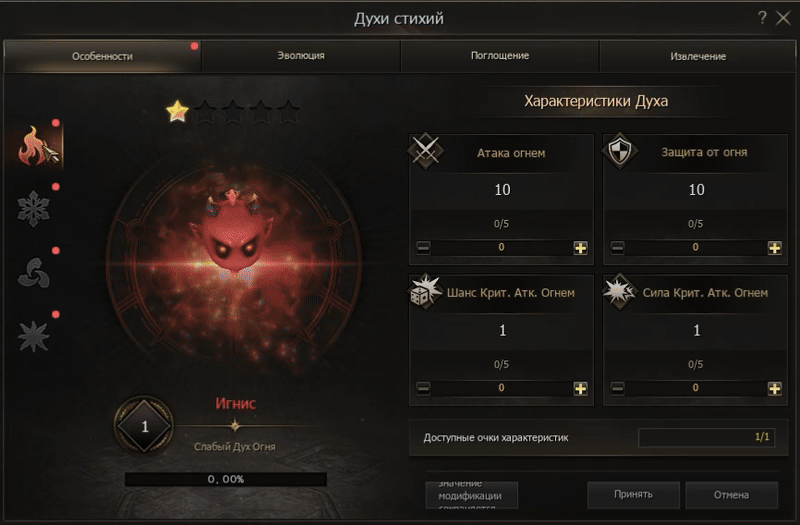Select the wind swirl spirit icon
800x525 pixels.
pos(35,272)
